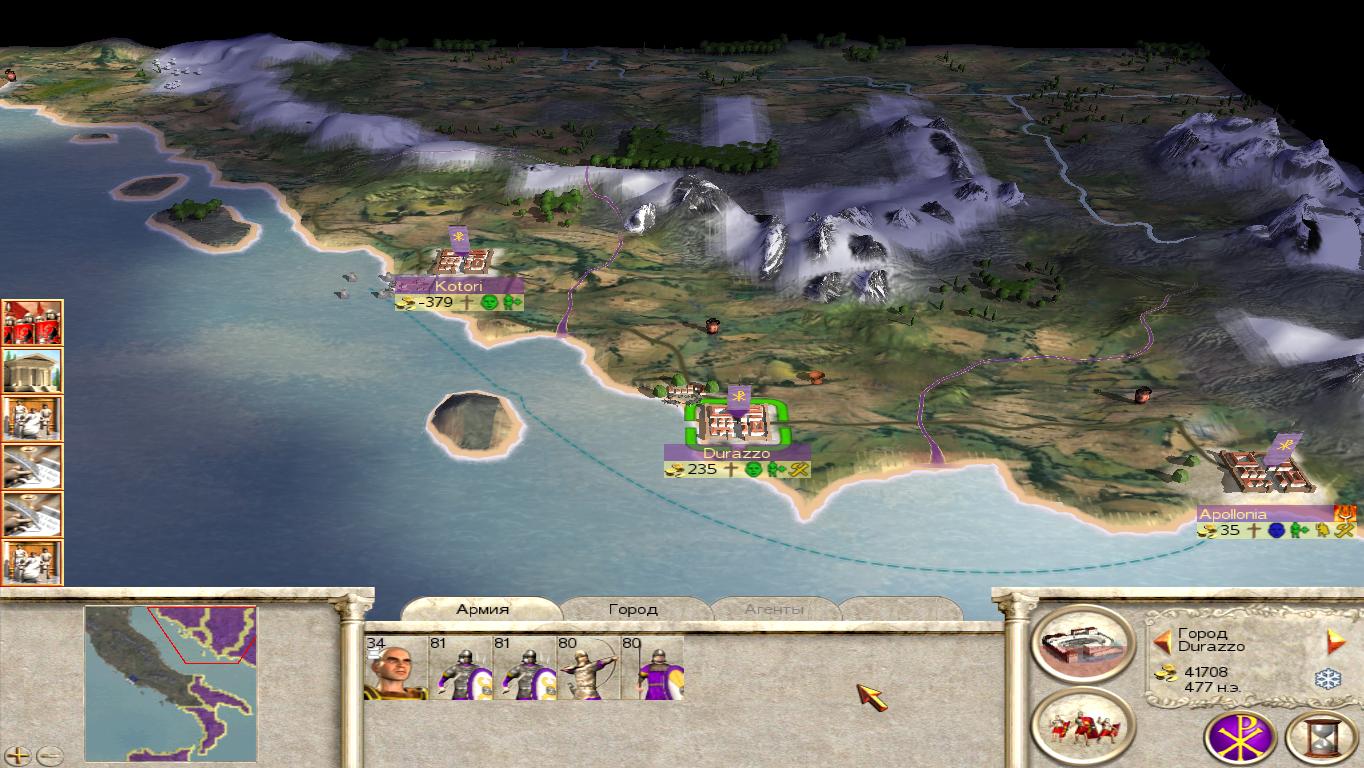
Task: Select the archer unit card
Action: coord(588,667)
